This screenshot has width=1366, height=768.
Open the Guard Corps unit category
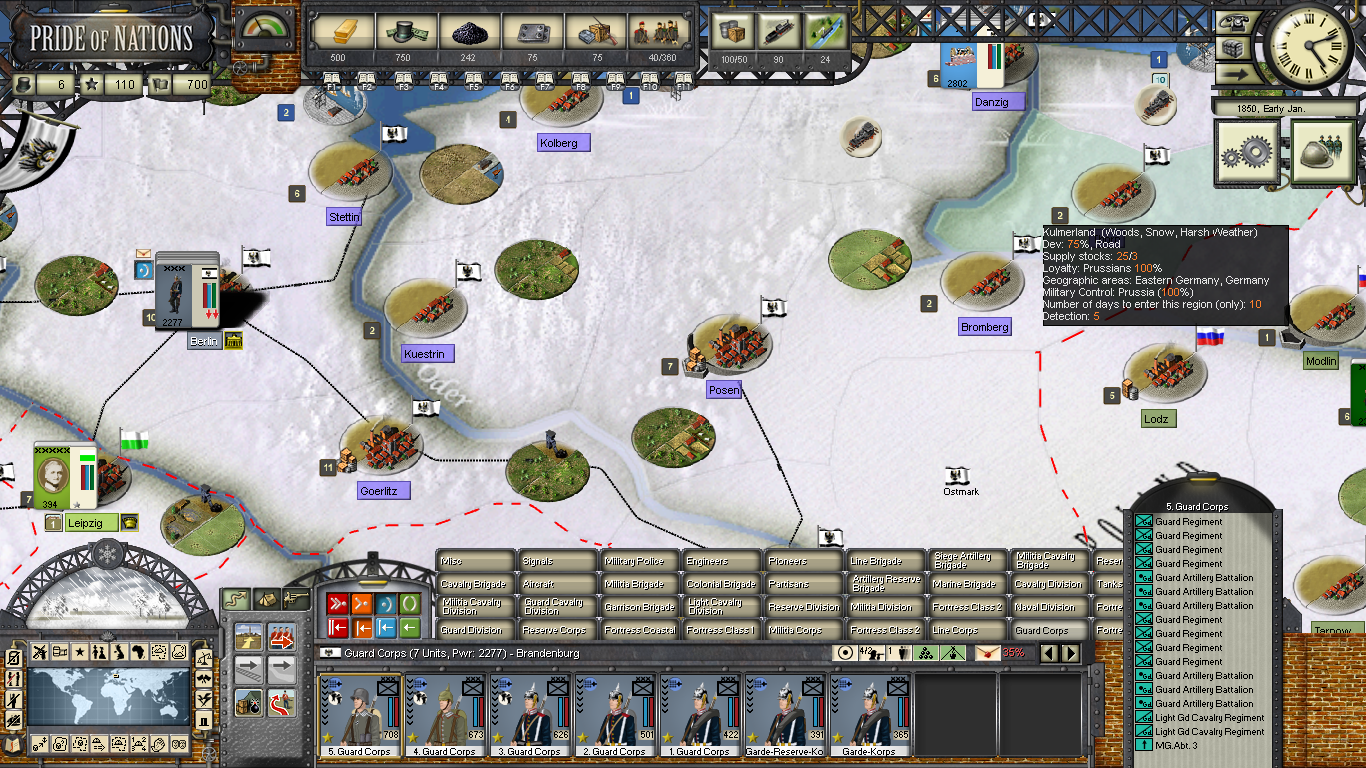[1048, 631]
